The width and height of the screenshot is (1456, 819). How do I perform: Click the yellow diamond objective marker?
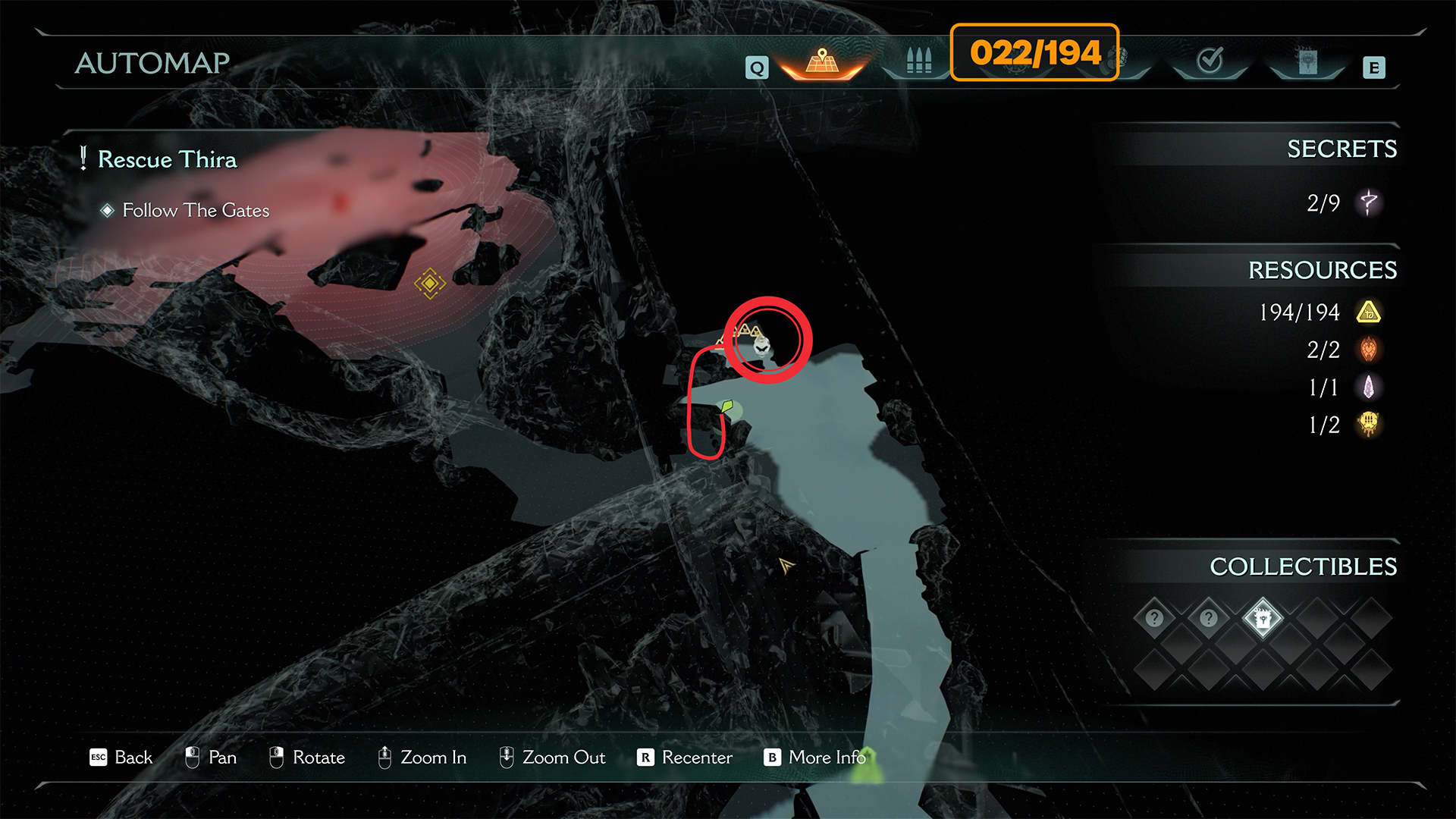[x=430, y=284]
